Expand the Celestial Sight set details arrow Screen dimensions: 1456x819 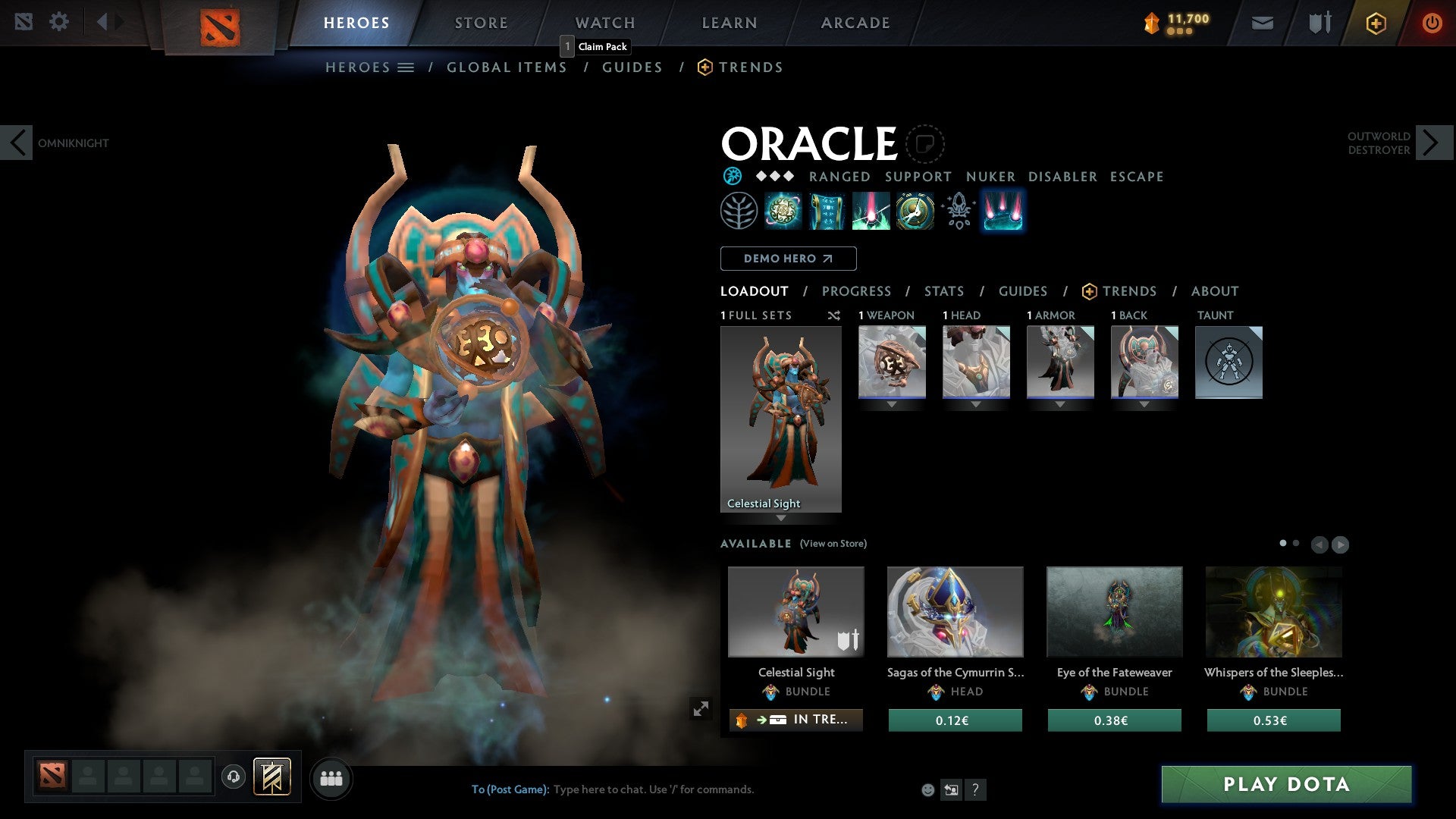(x=781, y=519)
